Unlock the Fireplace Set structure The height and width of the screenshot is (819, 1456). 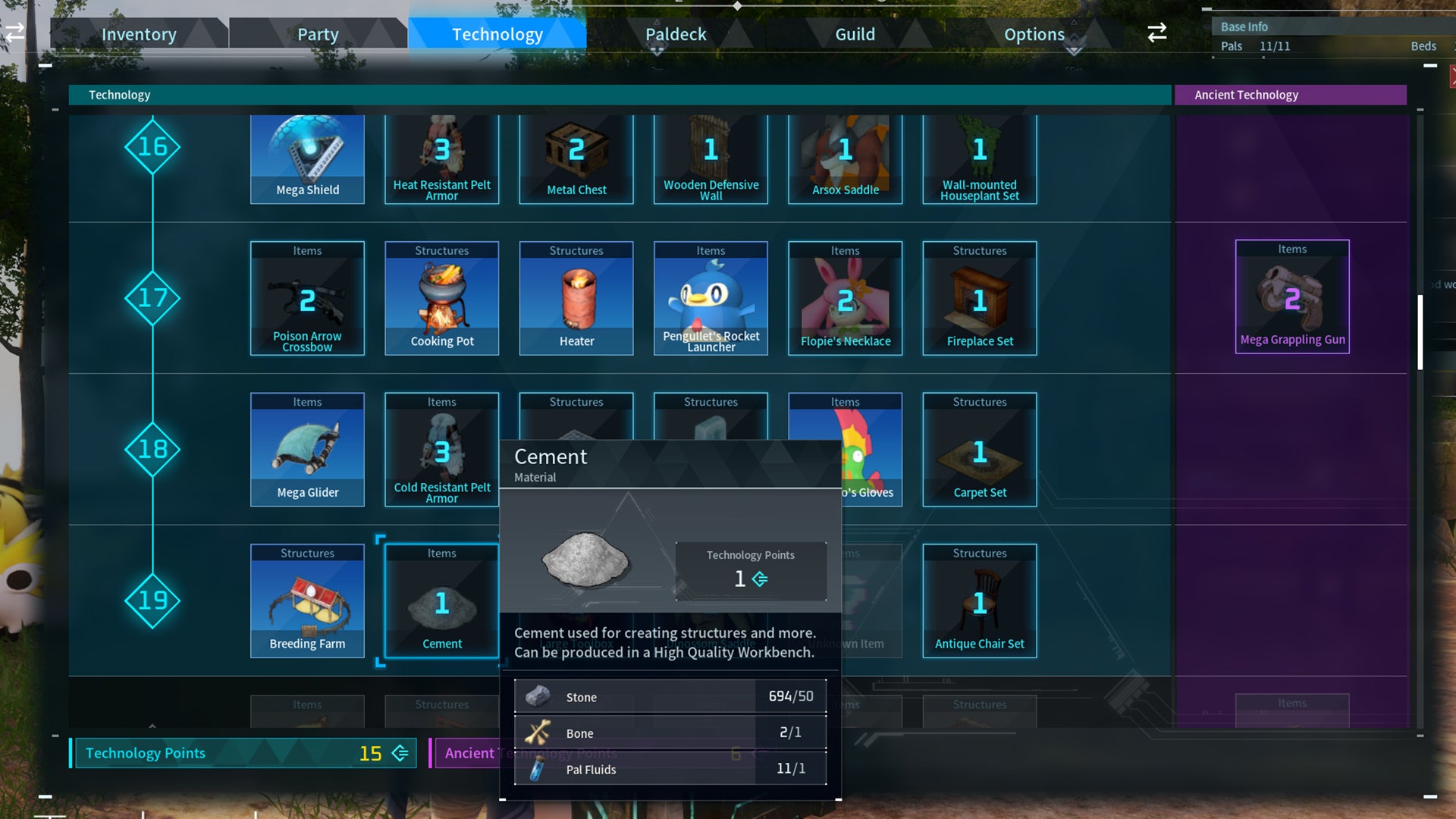point(979,300)
